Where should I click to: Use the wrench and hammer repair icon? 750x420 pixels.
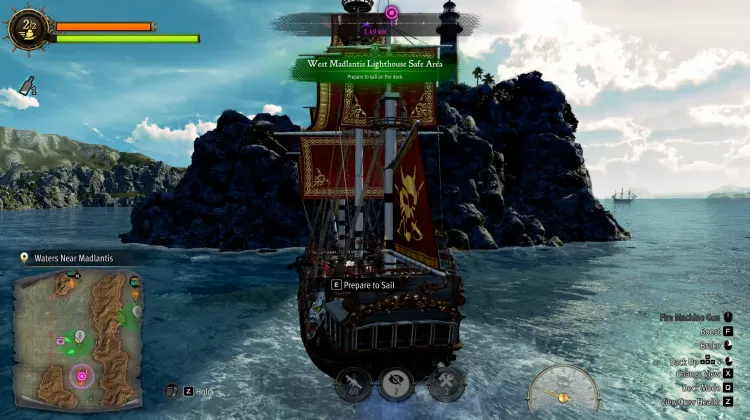(x=447, y=382)
